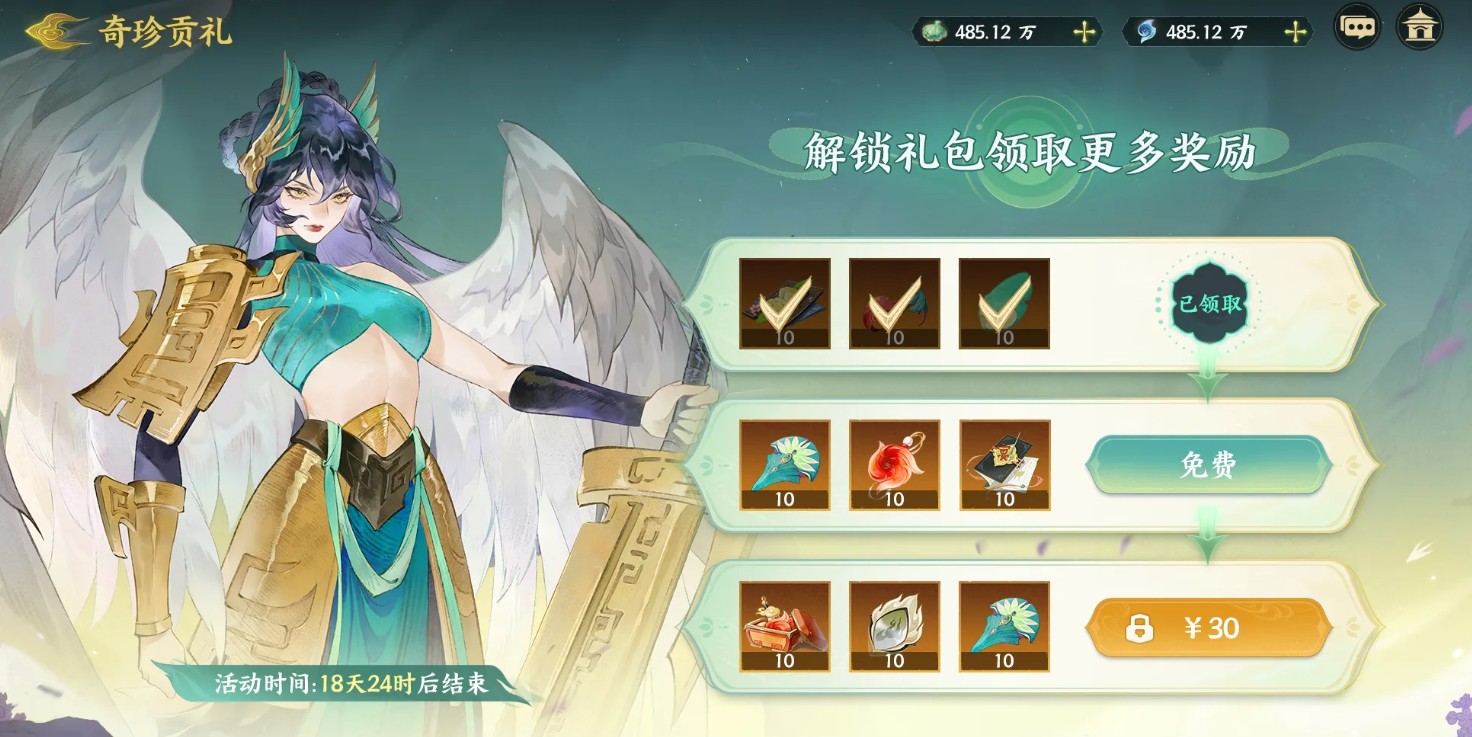
Task: Click the red treasure chest item bottom row
Action: coord(783,628)
